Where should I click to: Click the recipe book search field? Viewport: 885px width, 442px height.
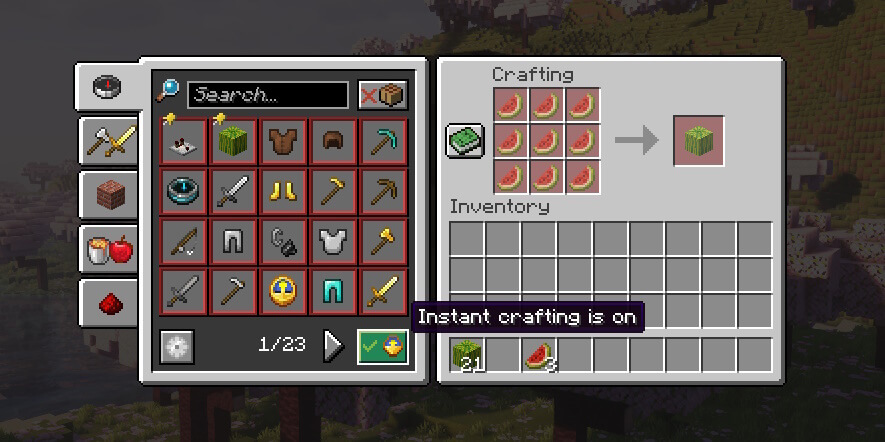tap(267, 95)
